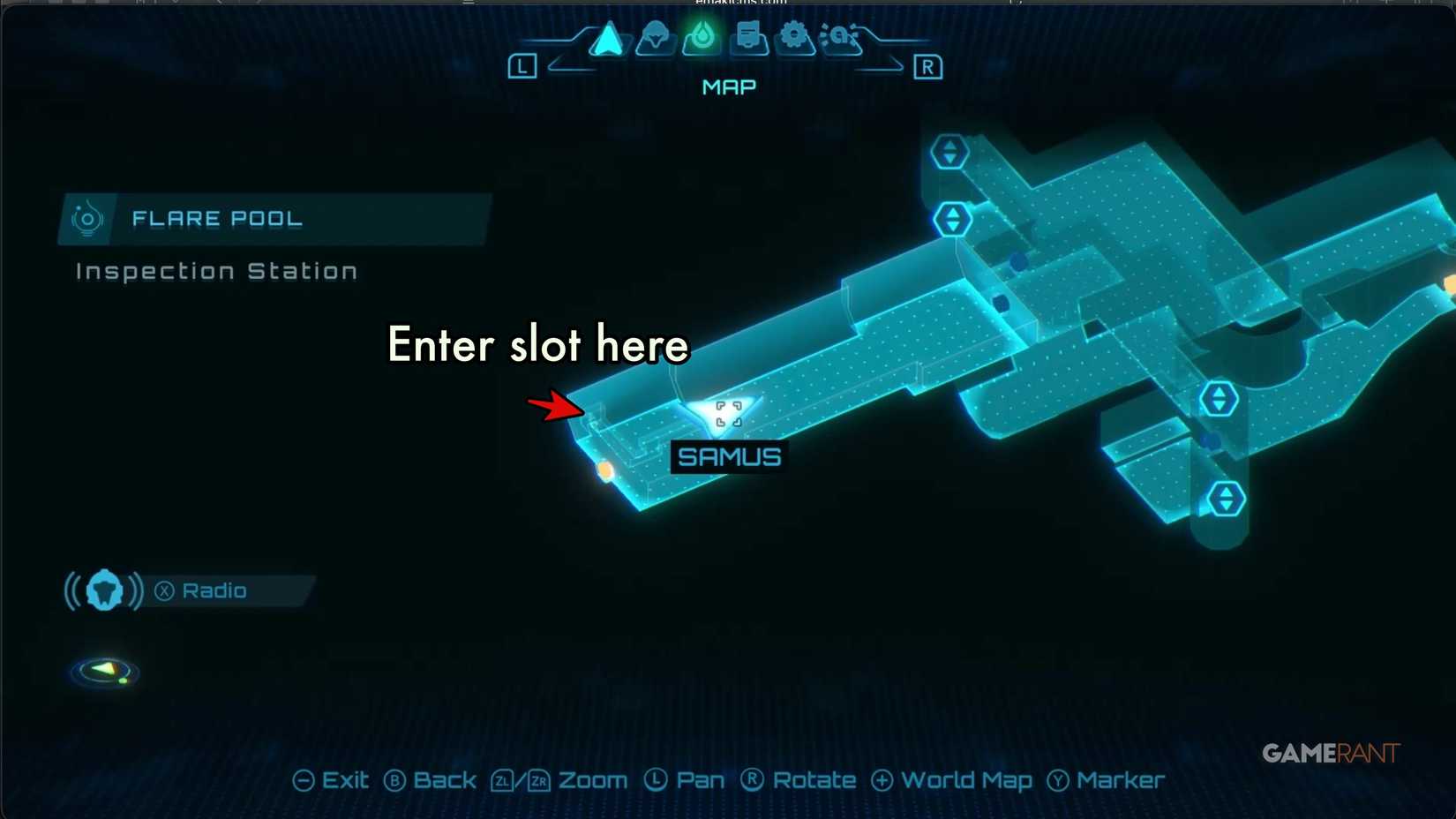The height and width of the screenshot is (819, 1456).
Task: Select the Samus helmet icon in top menu
Action: tap(654, 37)
